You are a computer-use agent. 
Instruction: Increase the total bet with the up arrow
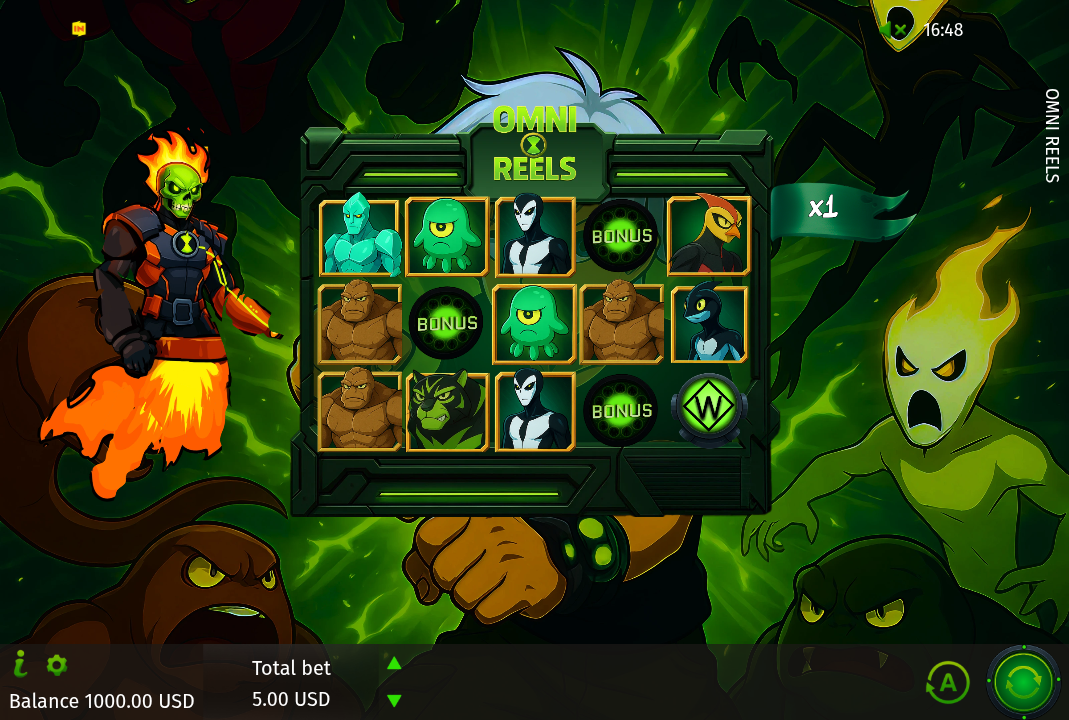coord(394,663)
